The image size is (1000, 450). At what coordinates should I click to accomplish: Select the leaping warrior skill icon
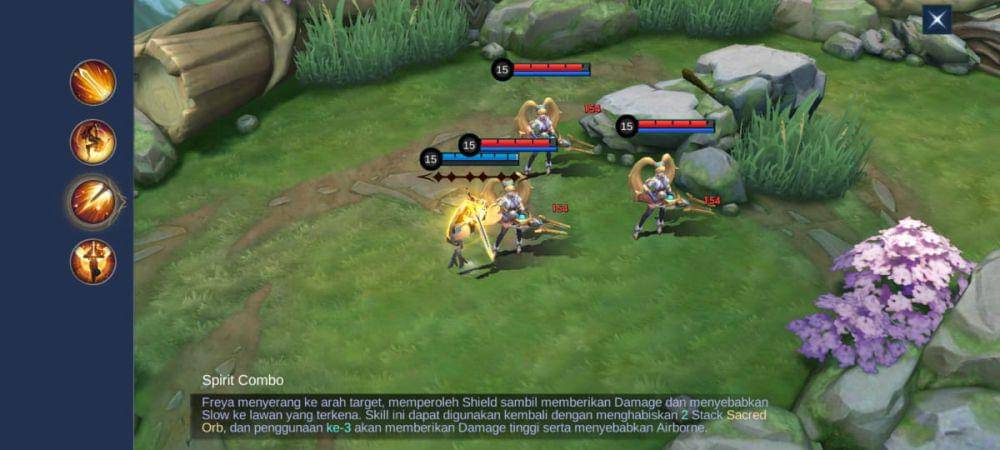tap(93, 142)
